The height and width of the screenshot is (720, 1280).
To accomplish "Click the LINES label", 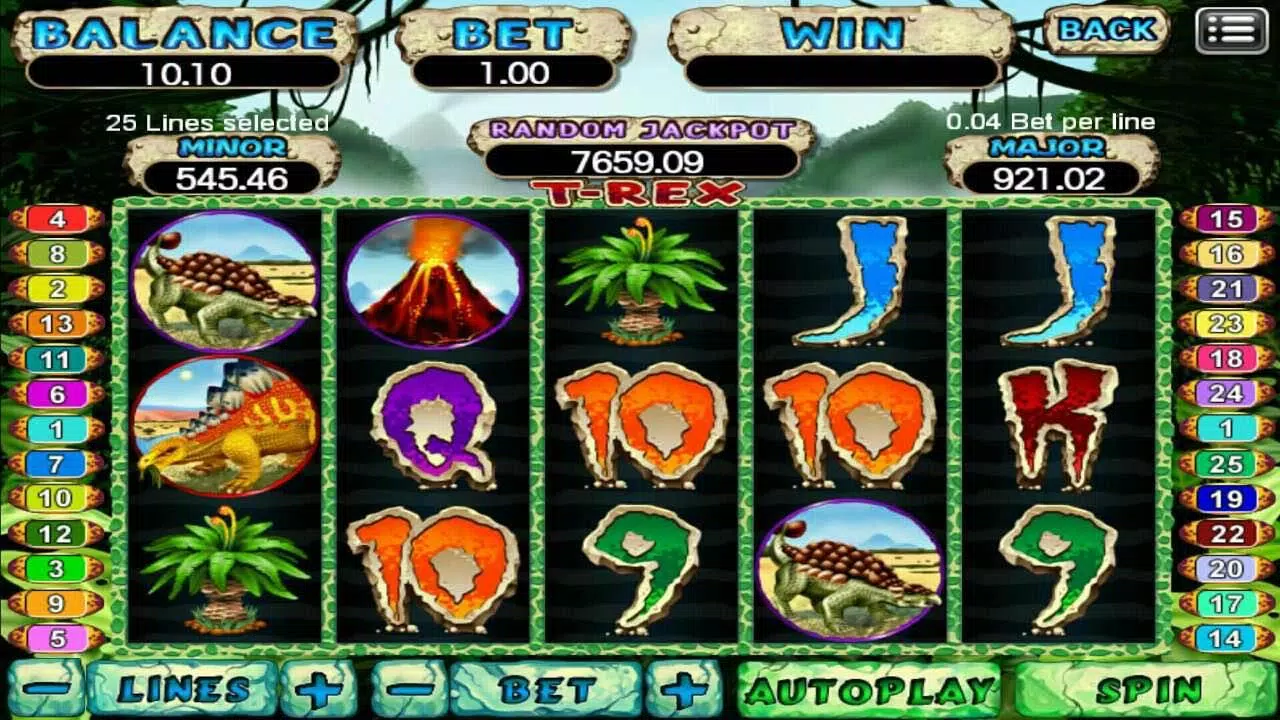I will 185,688.
